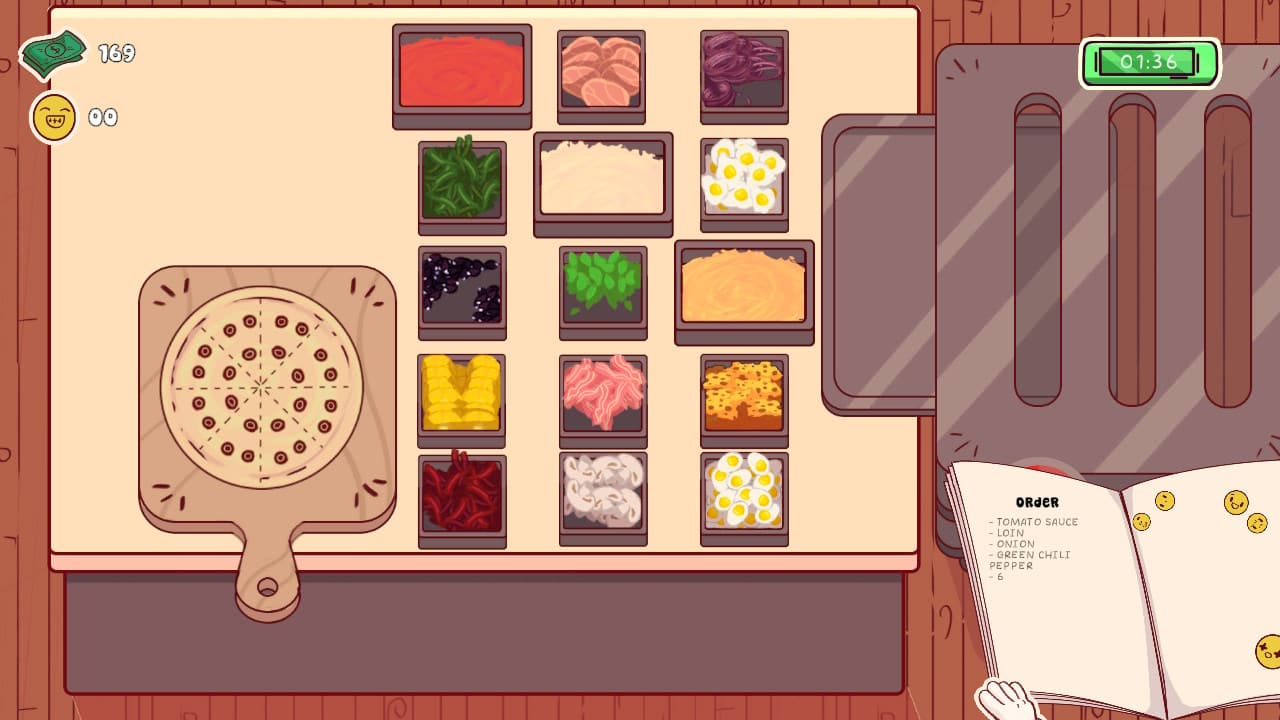1280x720 pixels.
Task: Pick the black olives bin
Action: pos(462,292)
